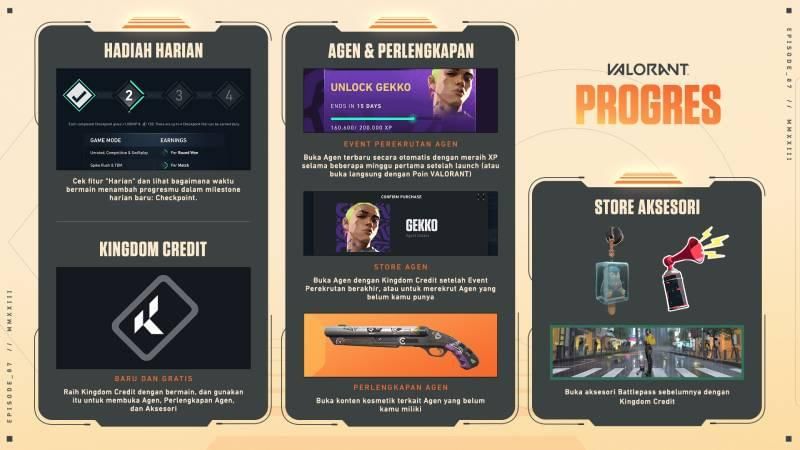
Task: Open the street scene player card image
Action: 647,352
